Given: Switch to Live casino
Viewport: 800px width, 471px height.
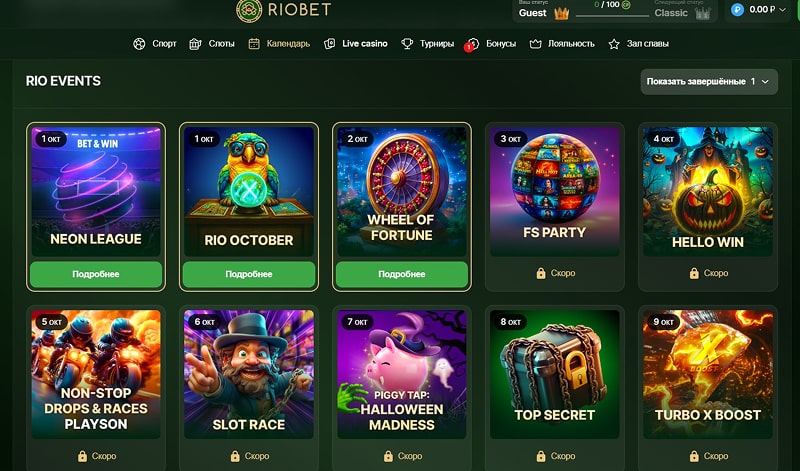Looking at the screenshot, I should 356,44.
